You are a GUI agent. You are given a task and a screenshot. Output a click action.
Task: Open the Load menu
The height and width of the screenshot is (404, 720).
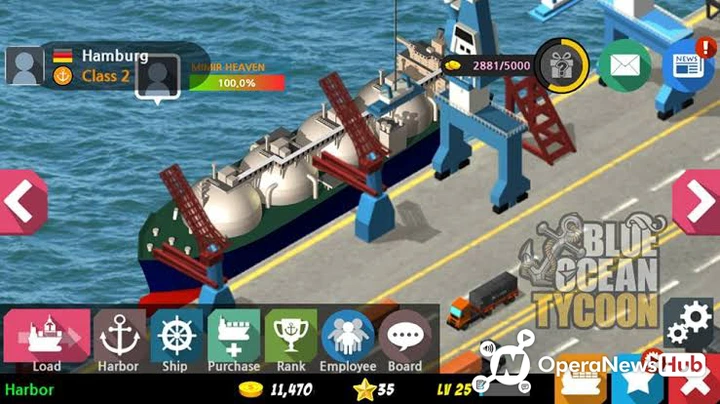coord(47,339)
